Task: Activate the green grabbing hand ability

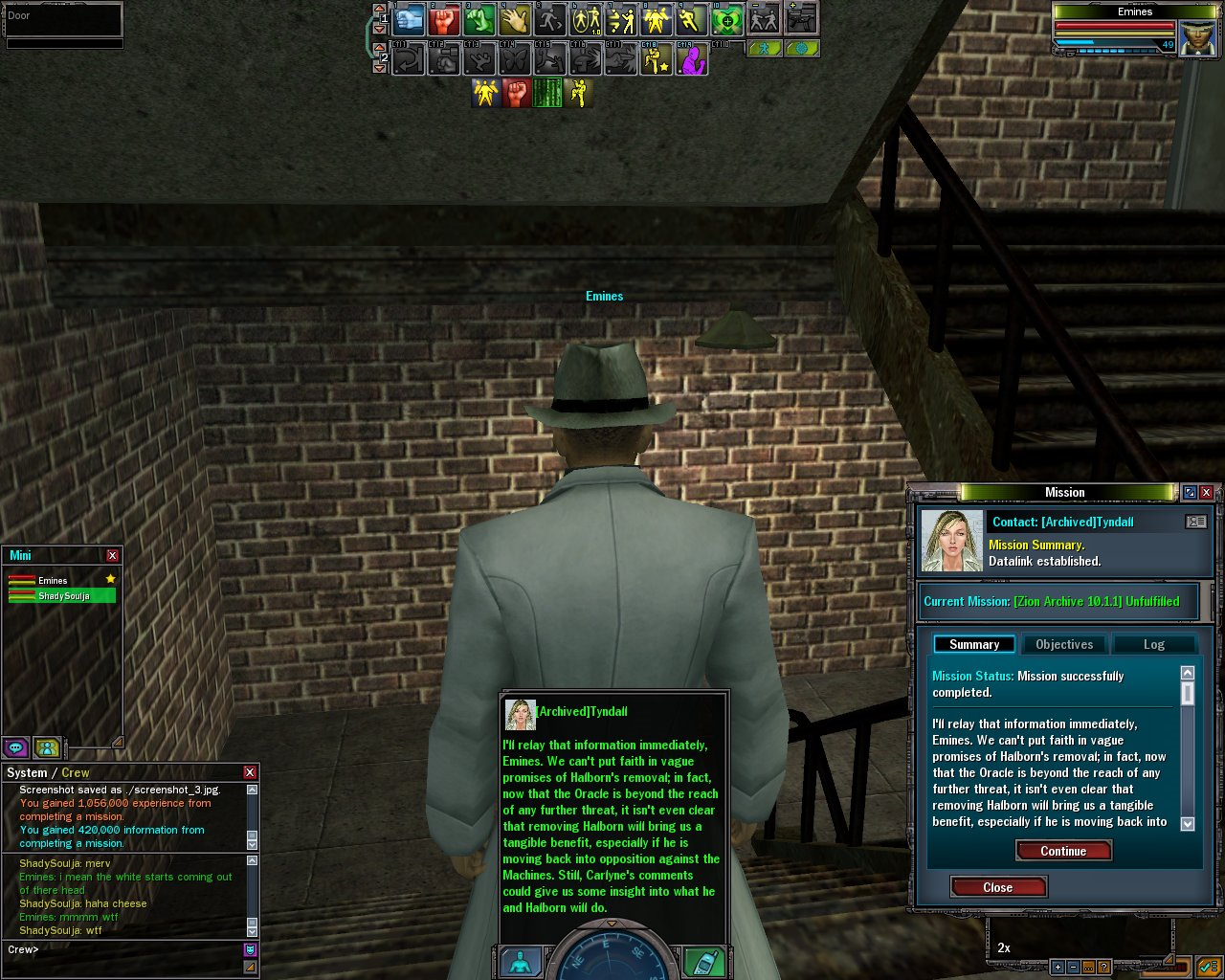Action: (480, 19)
